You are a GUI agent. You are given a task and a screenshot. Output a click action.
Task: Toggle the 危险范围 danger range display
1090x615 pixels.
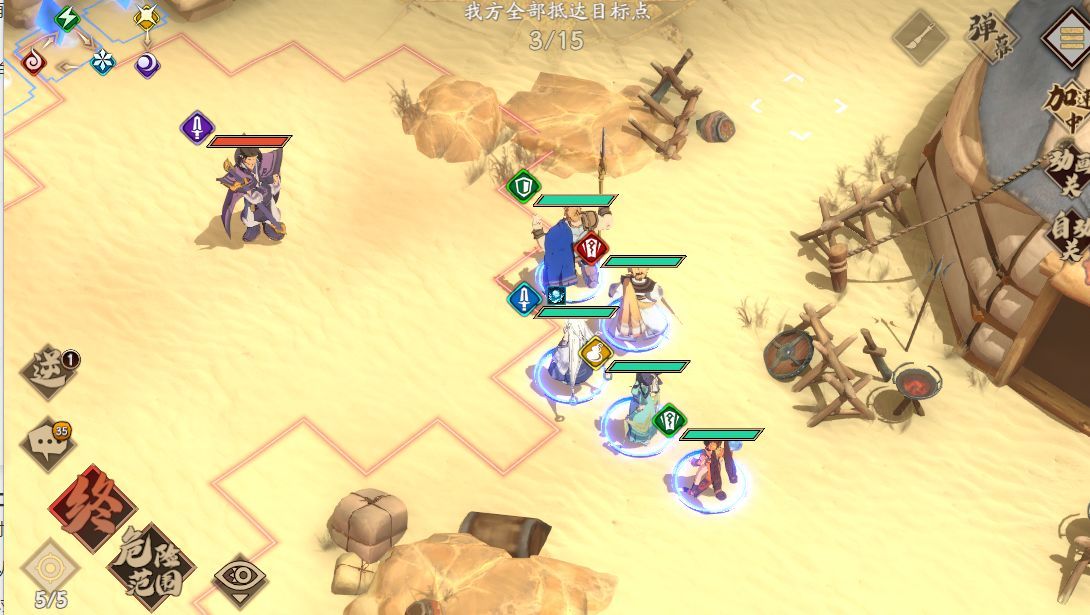(150, 567)
